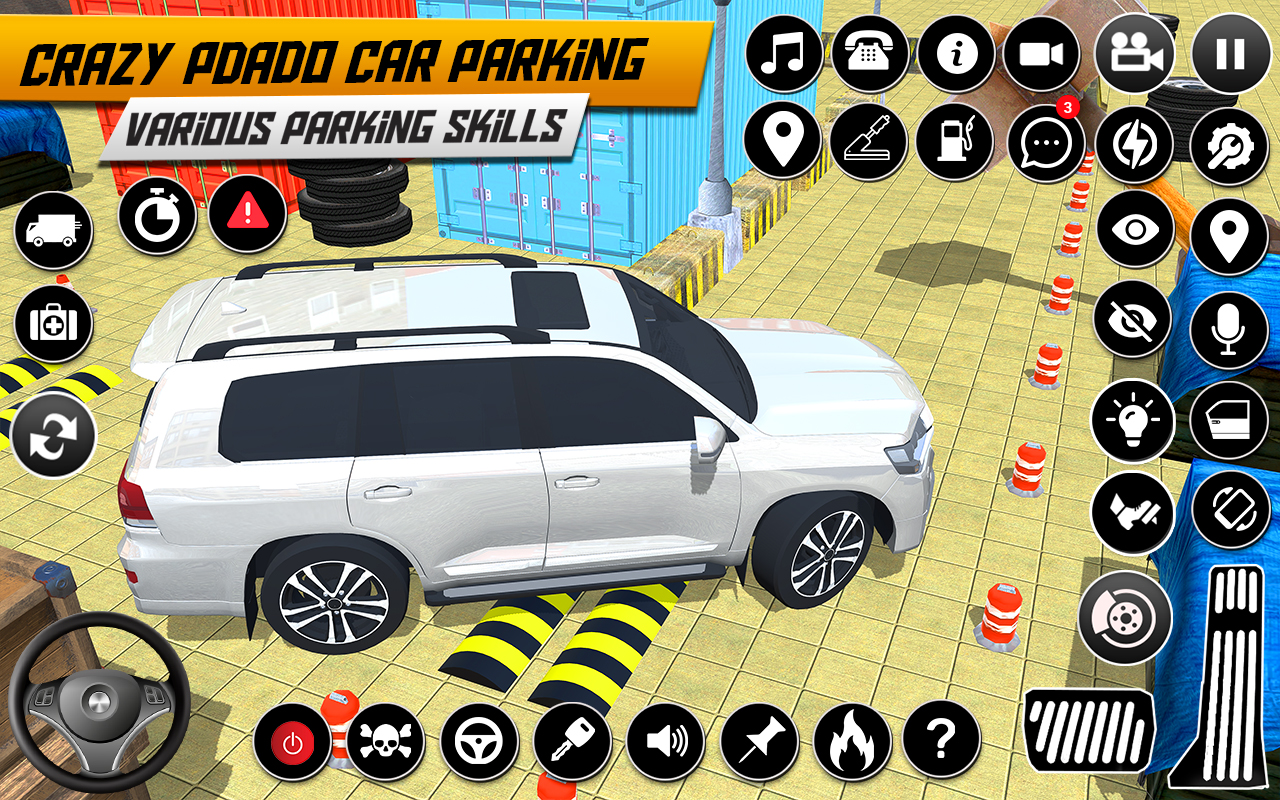Show camera view with the eye toggle
The width and height of the screenshot is (1280, 800).
point(1135,230)
